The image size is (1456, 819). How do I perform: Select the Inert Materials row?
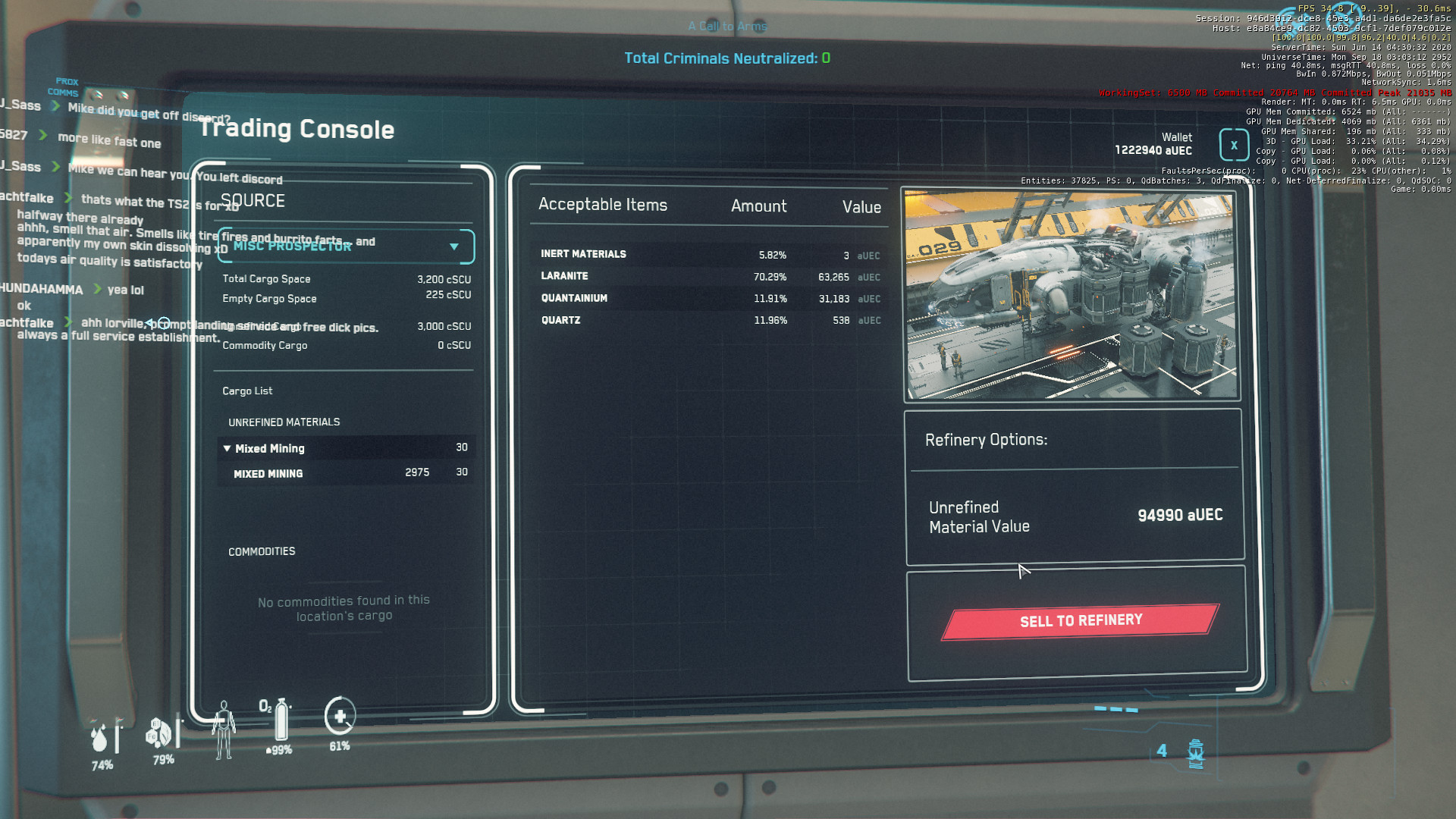[709, 255]
